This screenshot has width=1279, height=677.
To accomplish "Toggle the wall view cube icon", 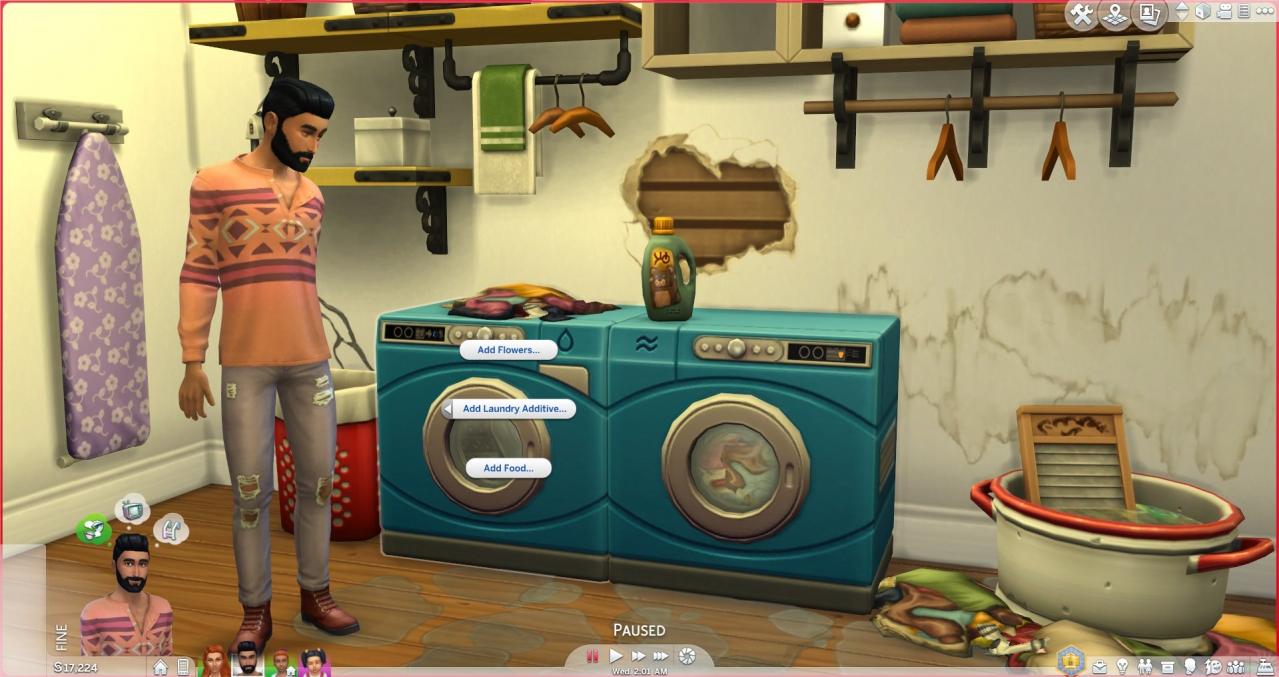I will tap(1203, 12).
